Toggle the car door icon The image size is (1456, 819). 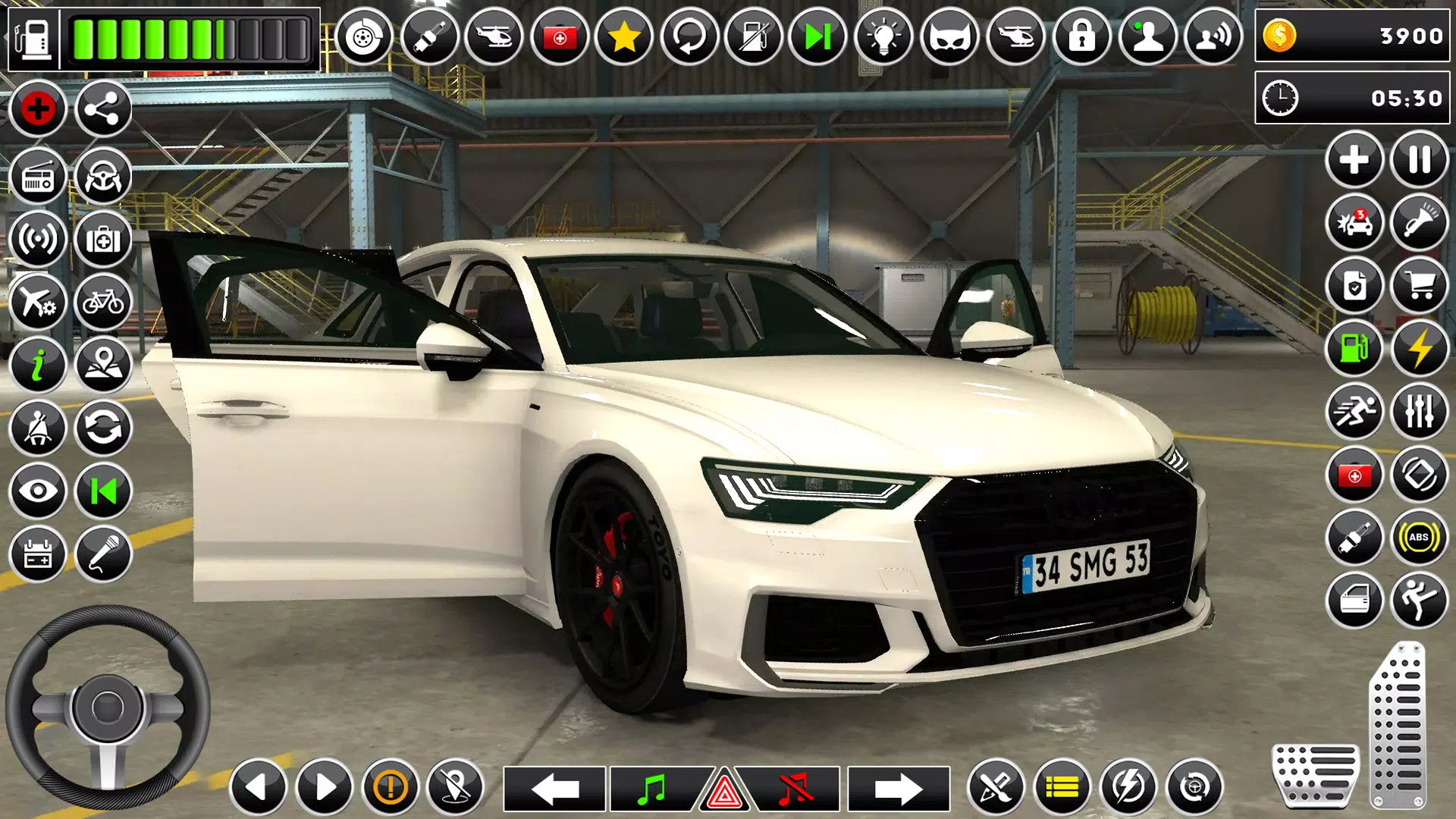pos(1354,601)
